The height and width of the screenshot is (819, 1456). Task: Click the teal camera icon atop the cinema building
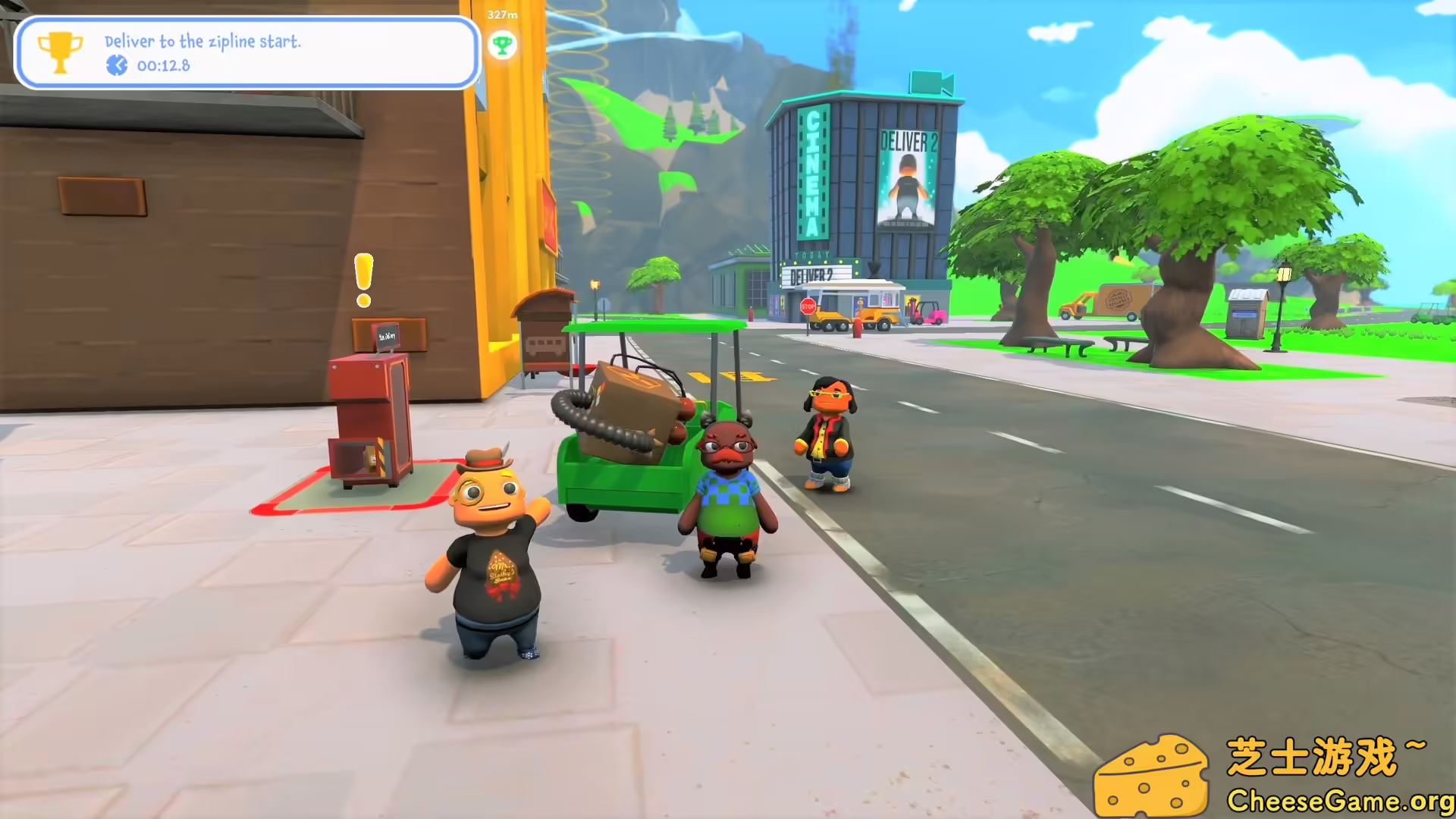click(x=930, y=81)
